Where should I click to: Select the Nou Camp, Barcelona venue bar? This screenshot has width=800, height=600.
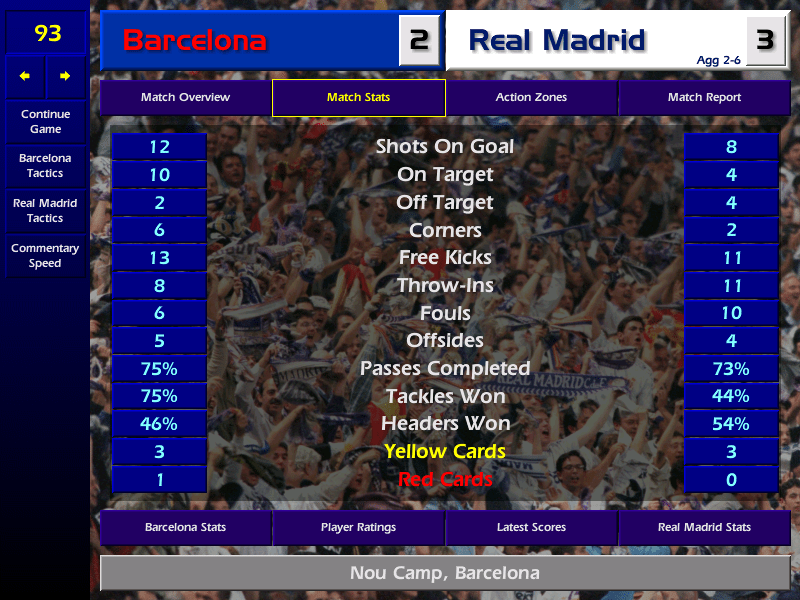point(444,574)
